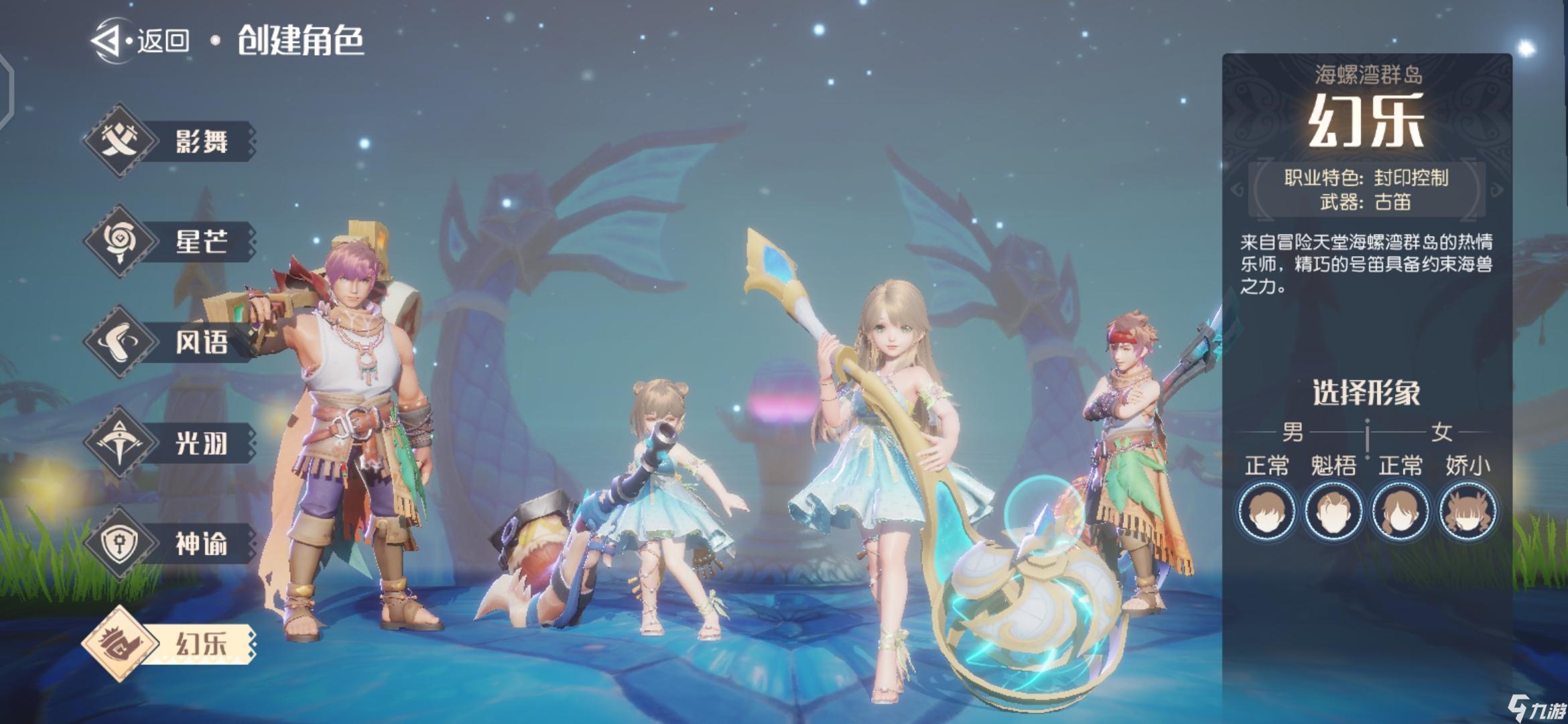
Task: Choose the male 正常 body portrait
Action: click(x=1266, y=511)
